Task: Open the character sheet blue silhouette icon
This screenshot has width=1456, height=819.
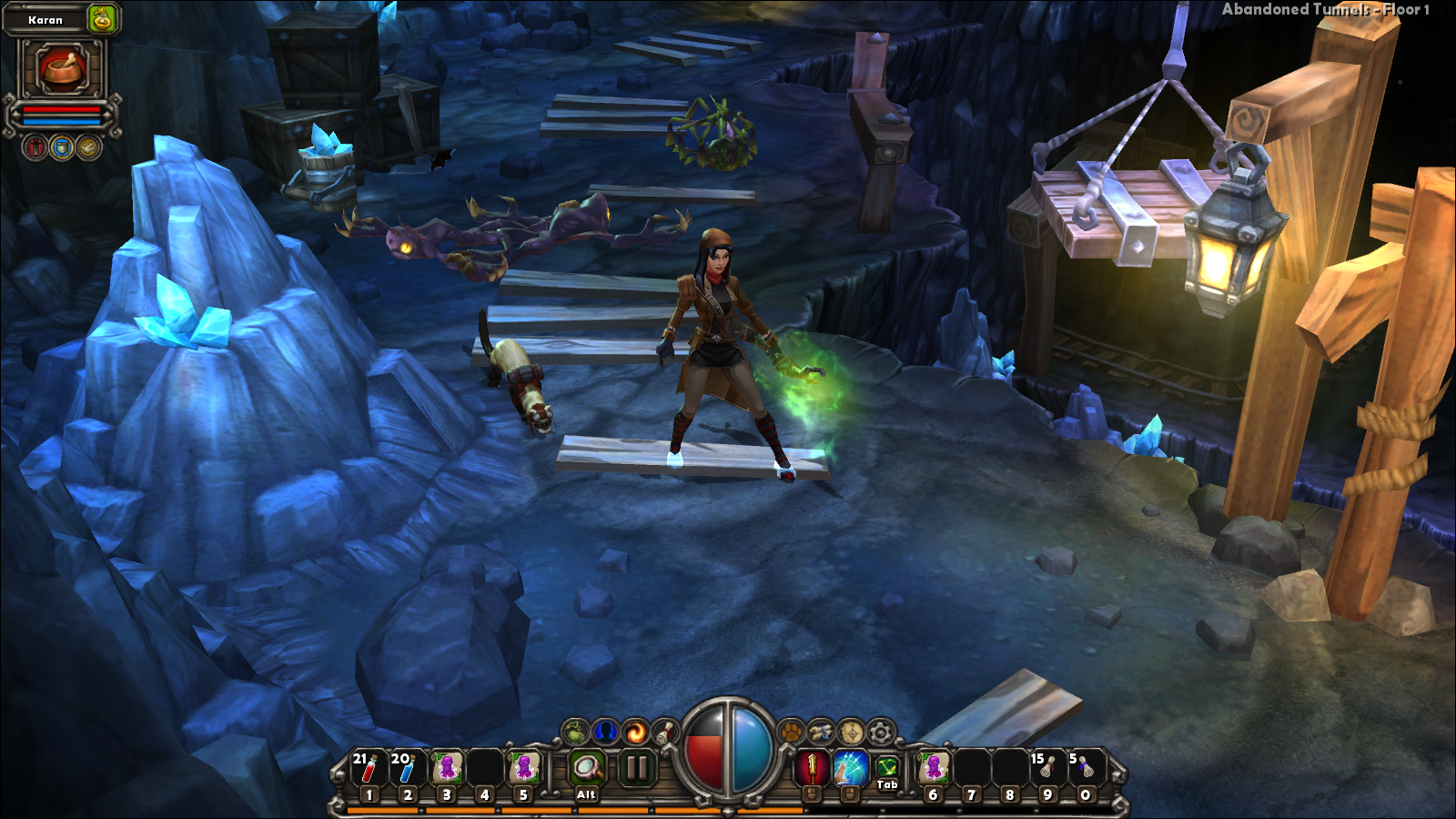Action: point(606,731)
